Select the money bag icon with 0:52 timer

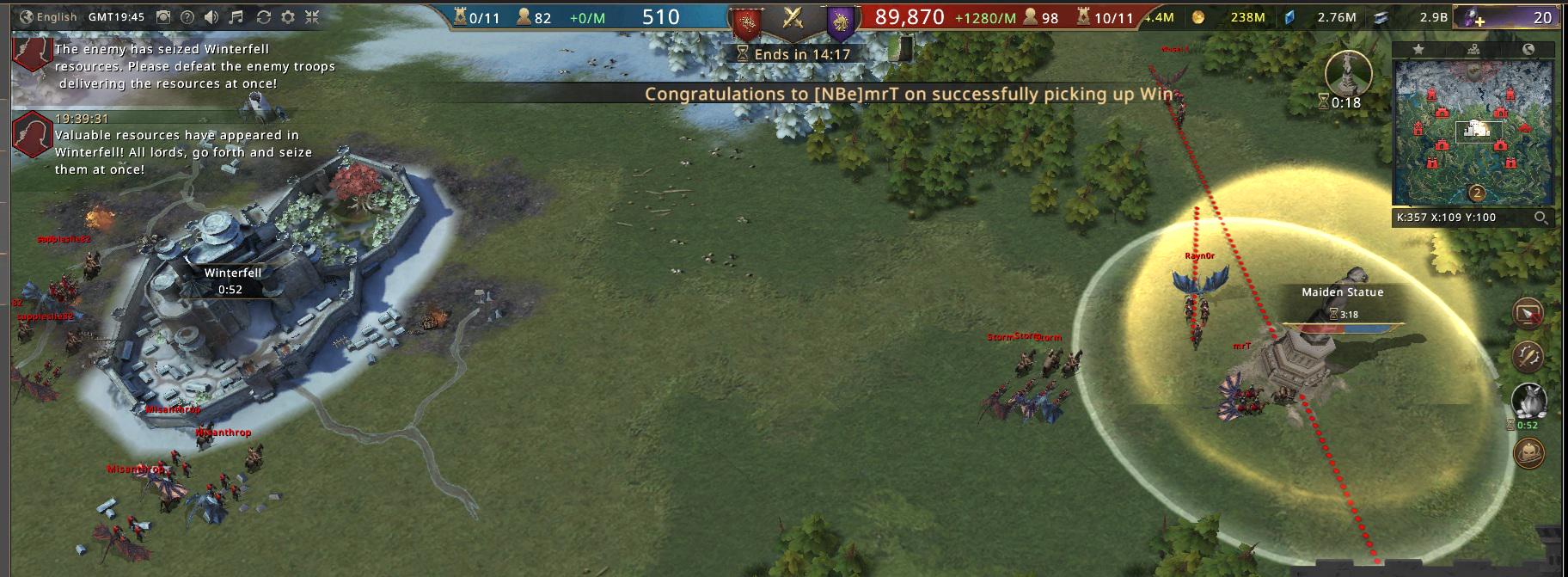(x=1528, y=400)
